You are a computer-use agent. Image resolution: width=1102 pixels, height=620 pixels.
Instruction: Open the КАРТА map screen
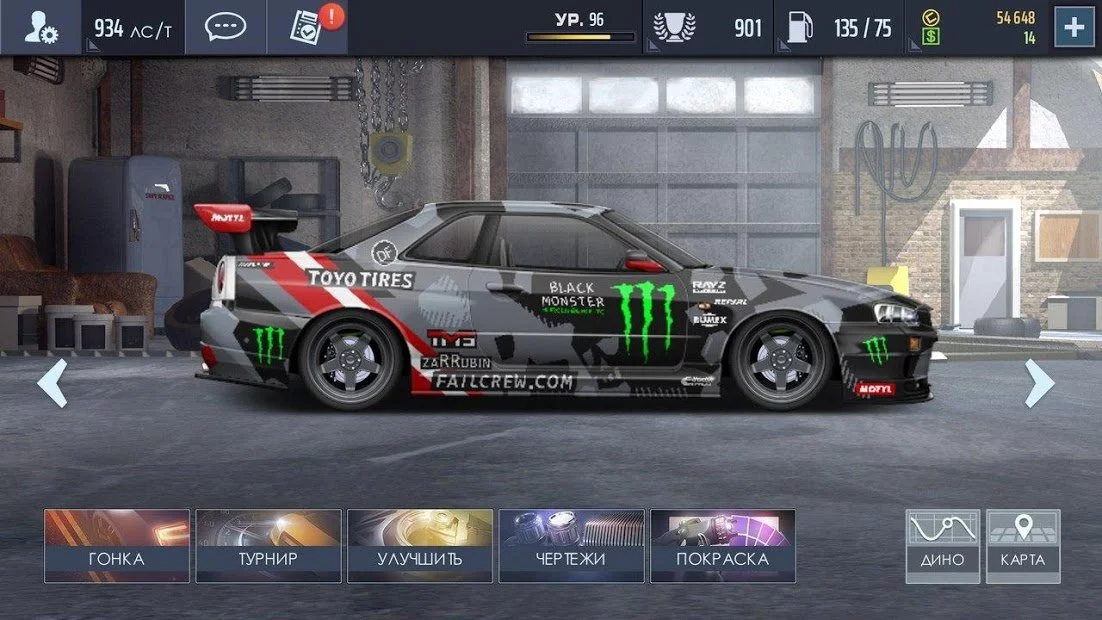click(1023, 546)
